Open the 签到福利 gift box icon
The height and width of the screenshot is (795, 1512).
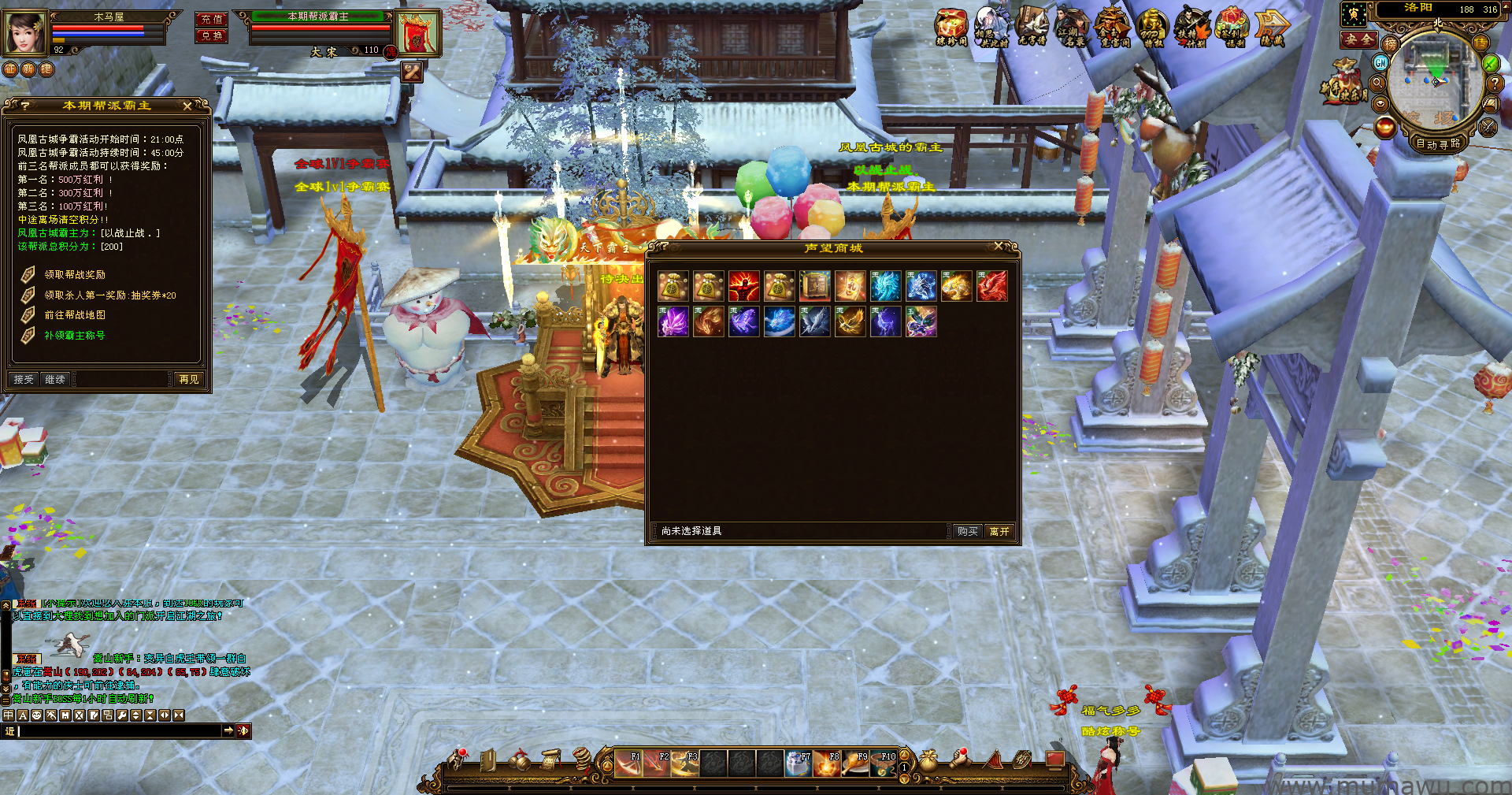click(1232, 27)
